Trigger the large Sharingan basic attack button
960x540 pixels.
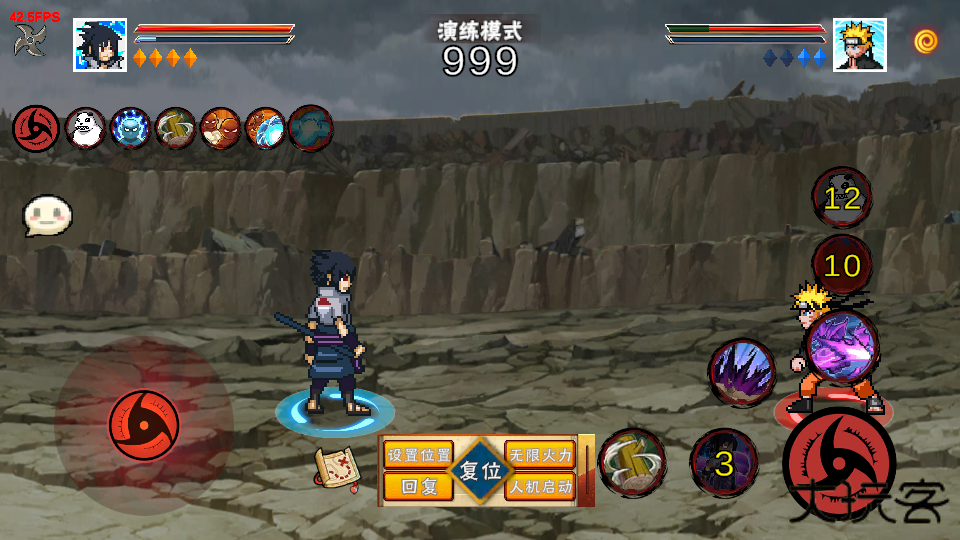coord(838,463)
